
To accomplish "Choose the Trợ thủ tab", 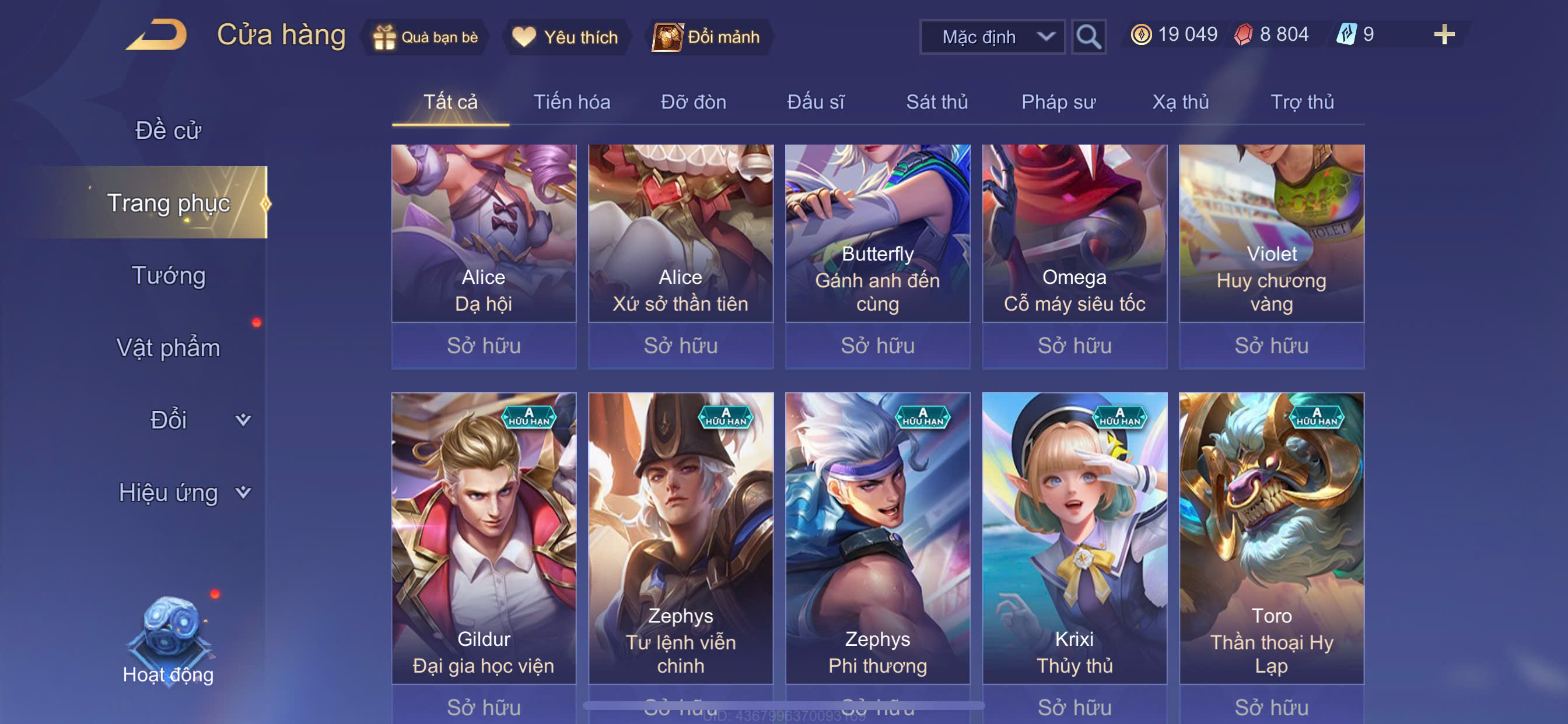I will point(1302,102).
